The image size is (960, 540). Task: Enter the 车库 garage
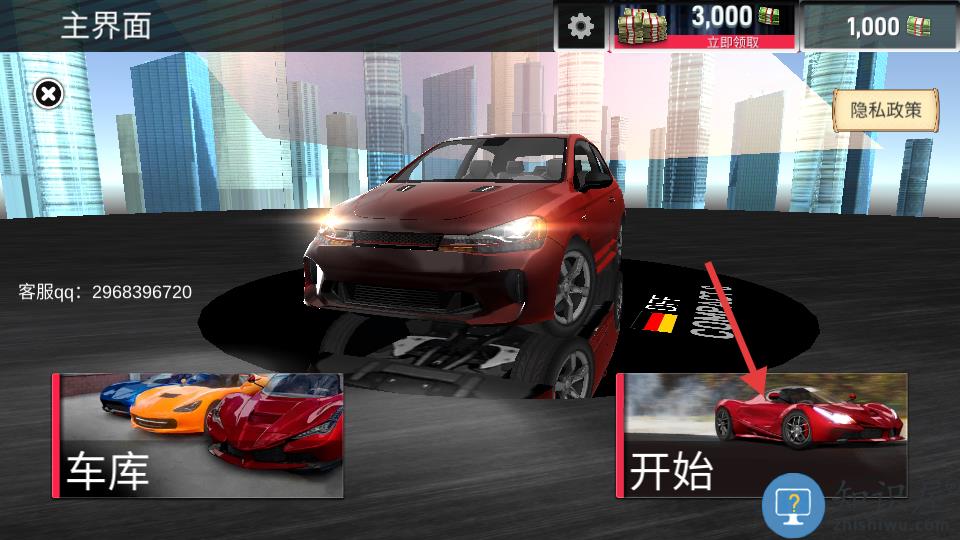coord(198,436)
